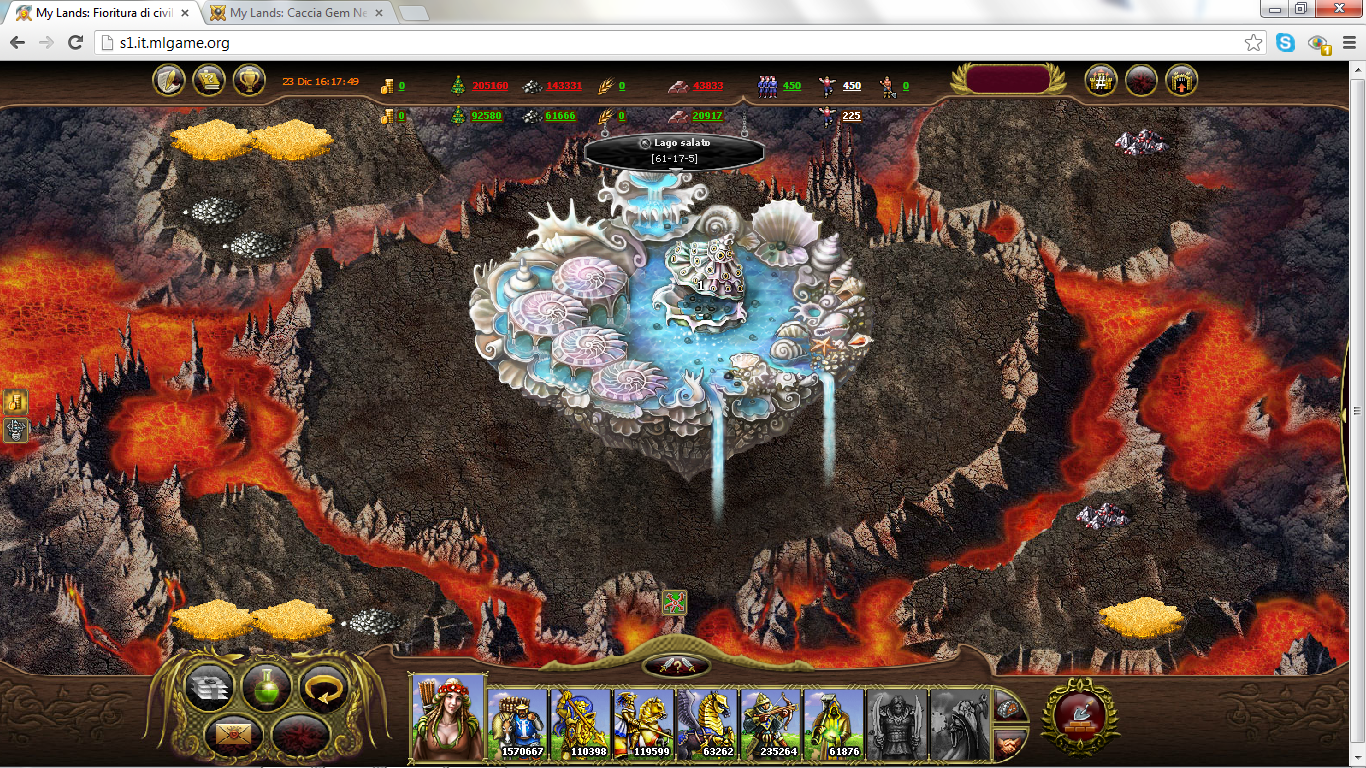This screenshot has height=768, width=1366.
Task: Select the winged horse unit with 63262
Action: 707,723
